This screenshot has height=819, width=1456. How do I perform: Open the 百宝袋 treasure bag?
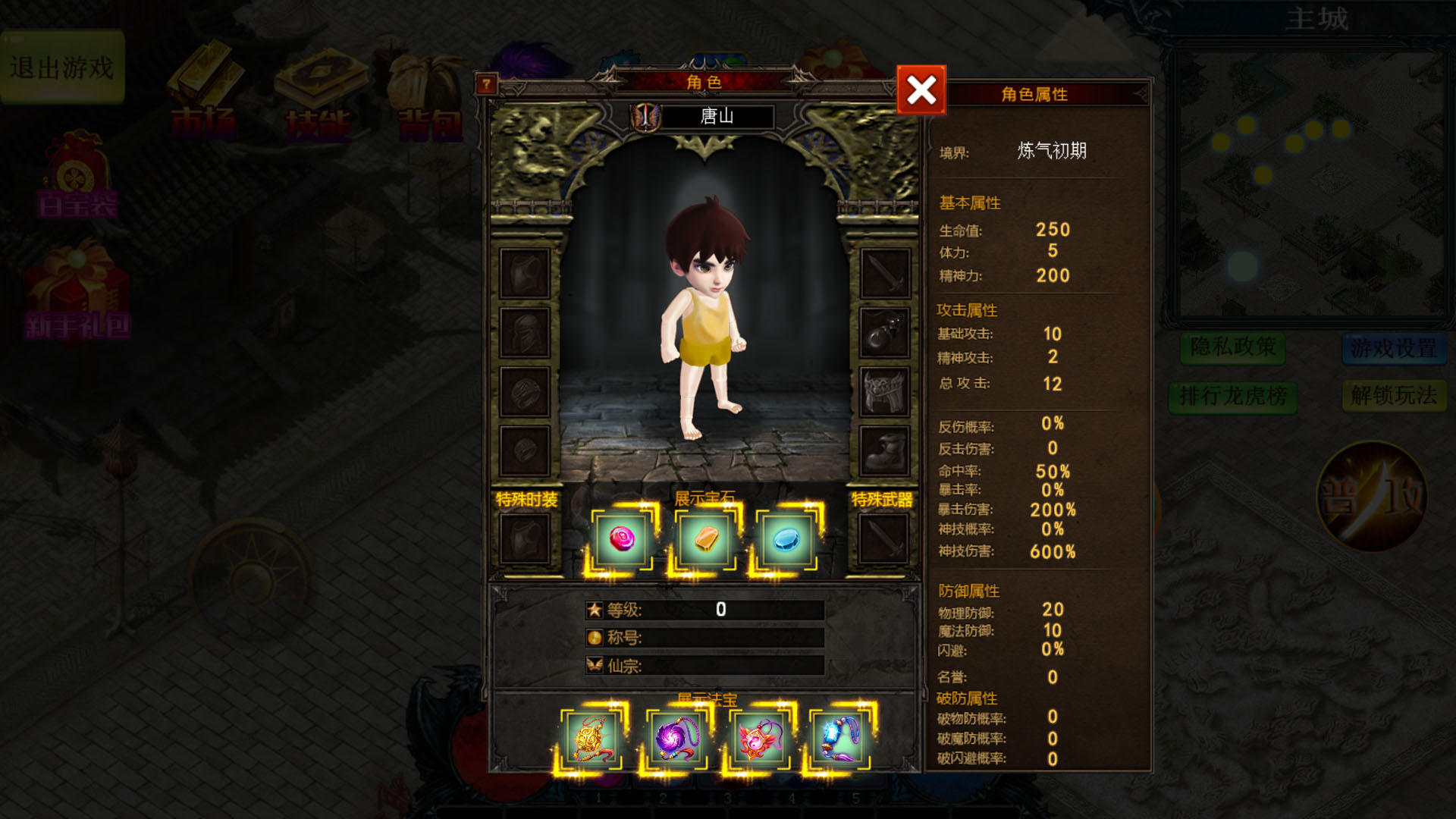[77, 176]
